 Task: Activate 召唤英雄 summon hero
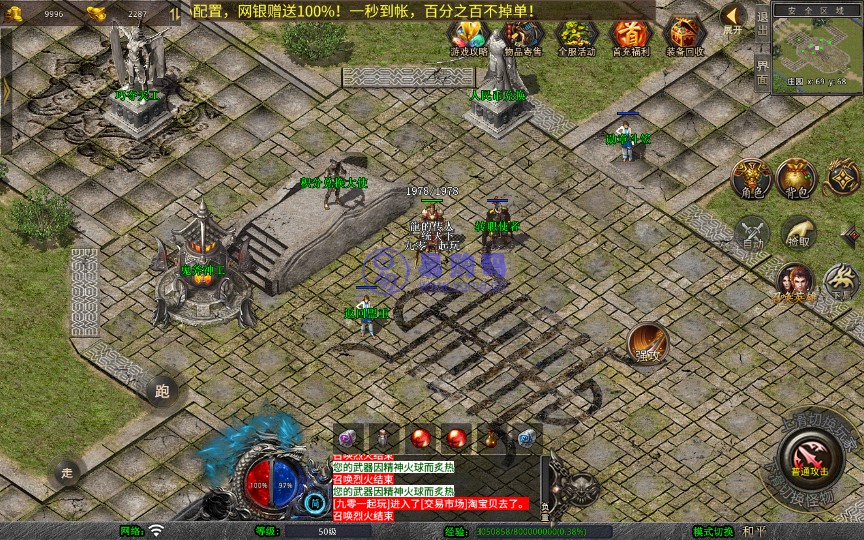tap(795, 283)
